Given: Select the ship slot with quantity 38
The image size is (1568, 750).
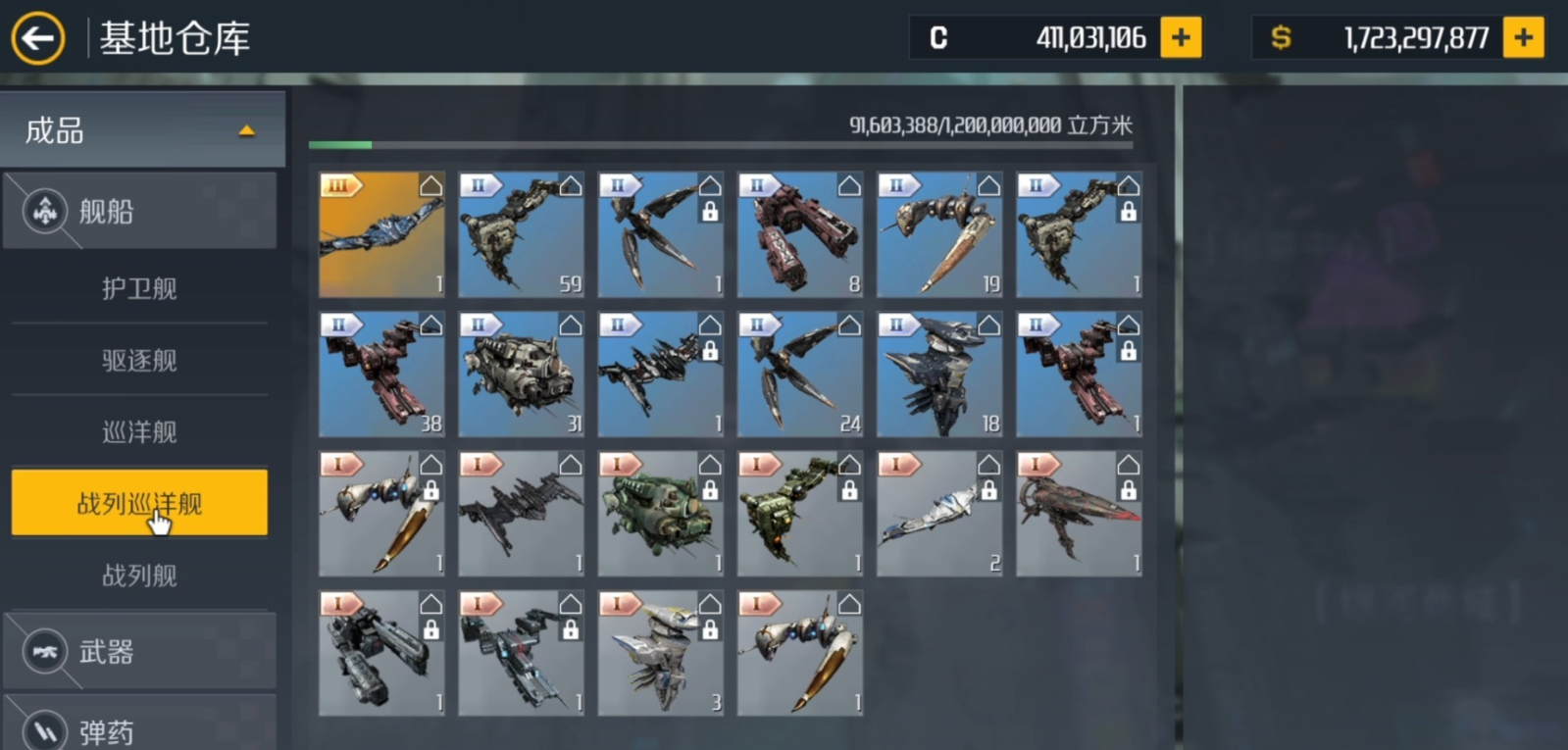Looking at the screenshot, I should tap(381, 375).
